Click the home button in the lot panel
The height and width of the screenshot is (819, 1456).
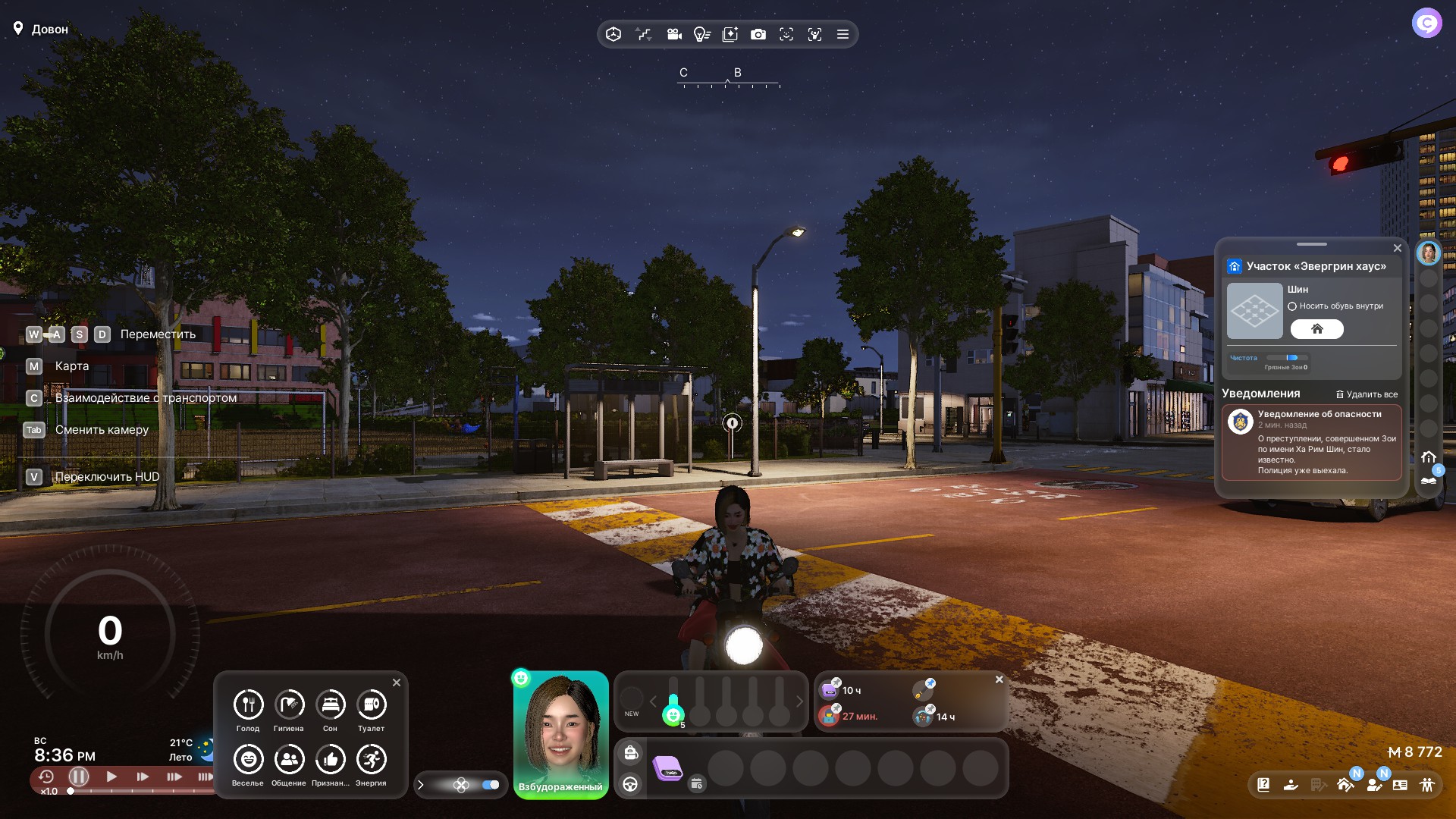click(x=1316, y=329)
